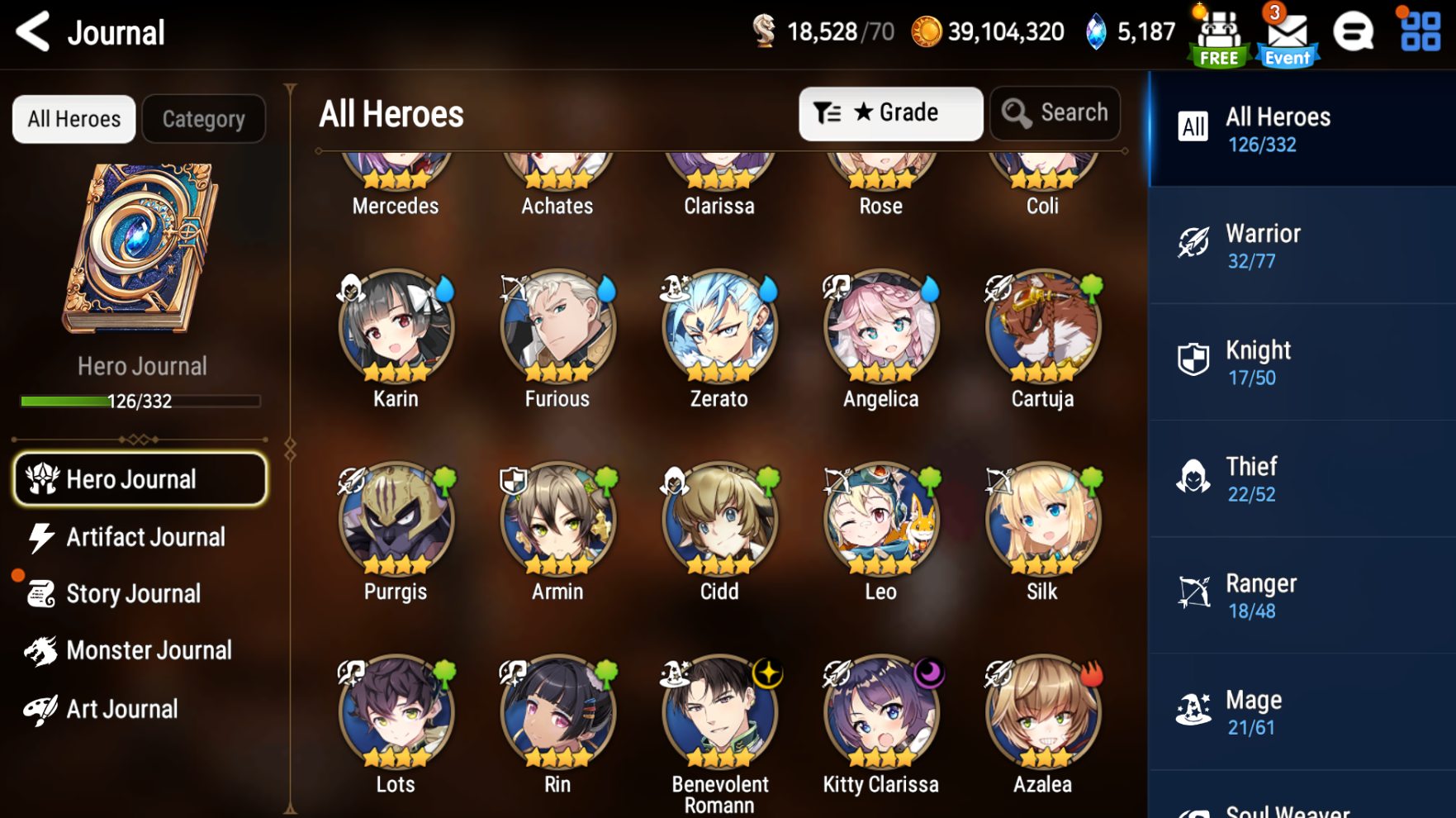1456x818 pixels.
Task: Collapse the journal screen with back arrow
Action: coord(32,31)
